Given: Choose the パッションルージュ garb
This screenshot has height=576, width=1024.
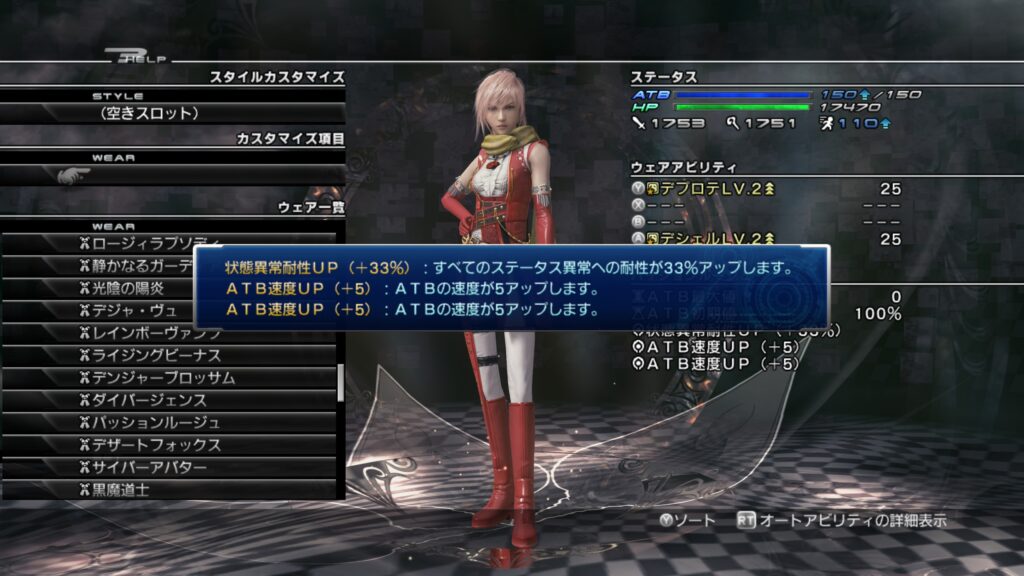Looking at the screenshot, I should 150,422.
